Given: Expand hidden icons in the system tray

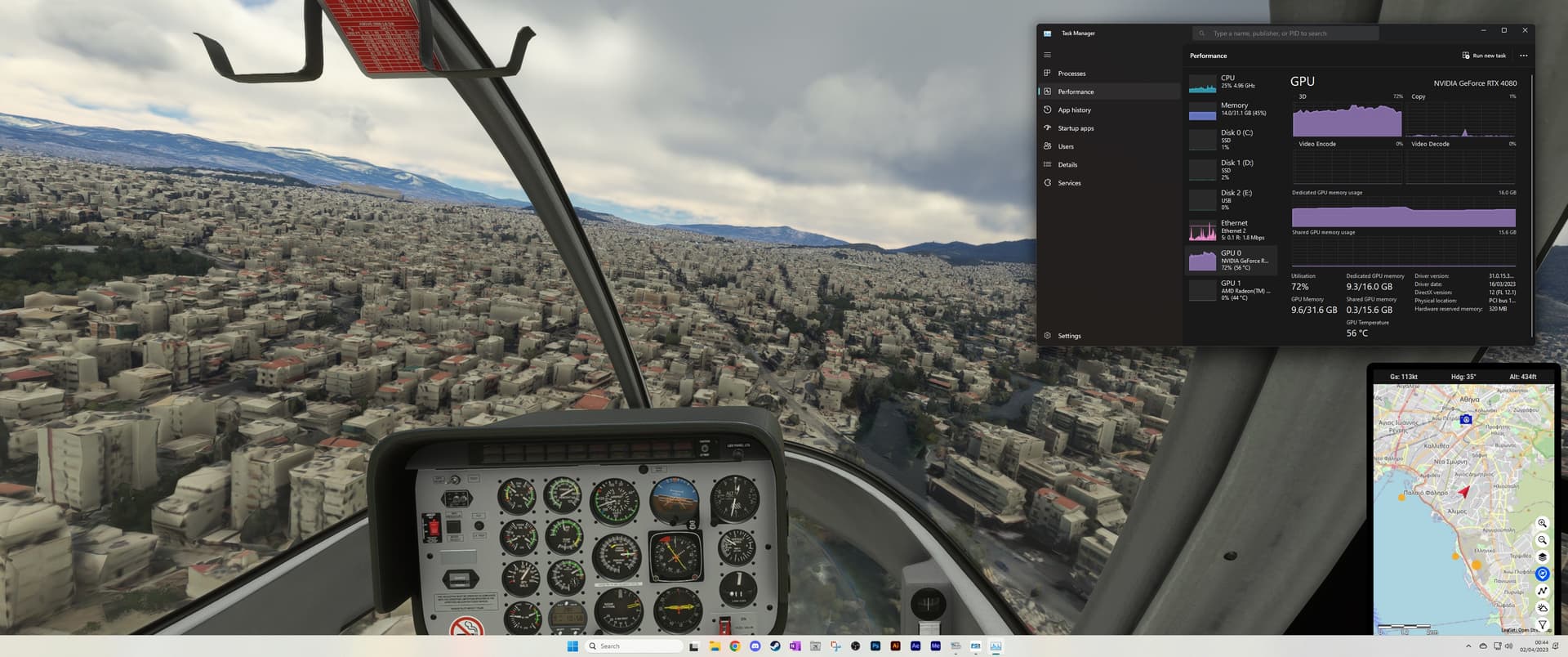Looking at the screenshot, I should coord(1468,646).
